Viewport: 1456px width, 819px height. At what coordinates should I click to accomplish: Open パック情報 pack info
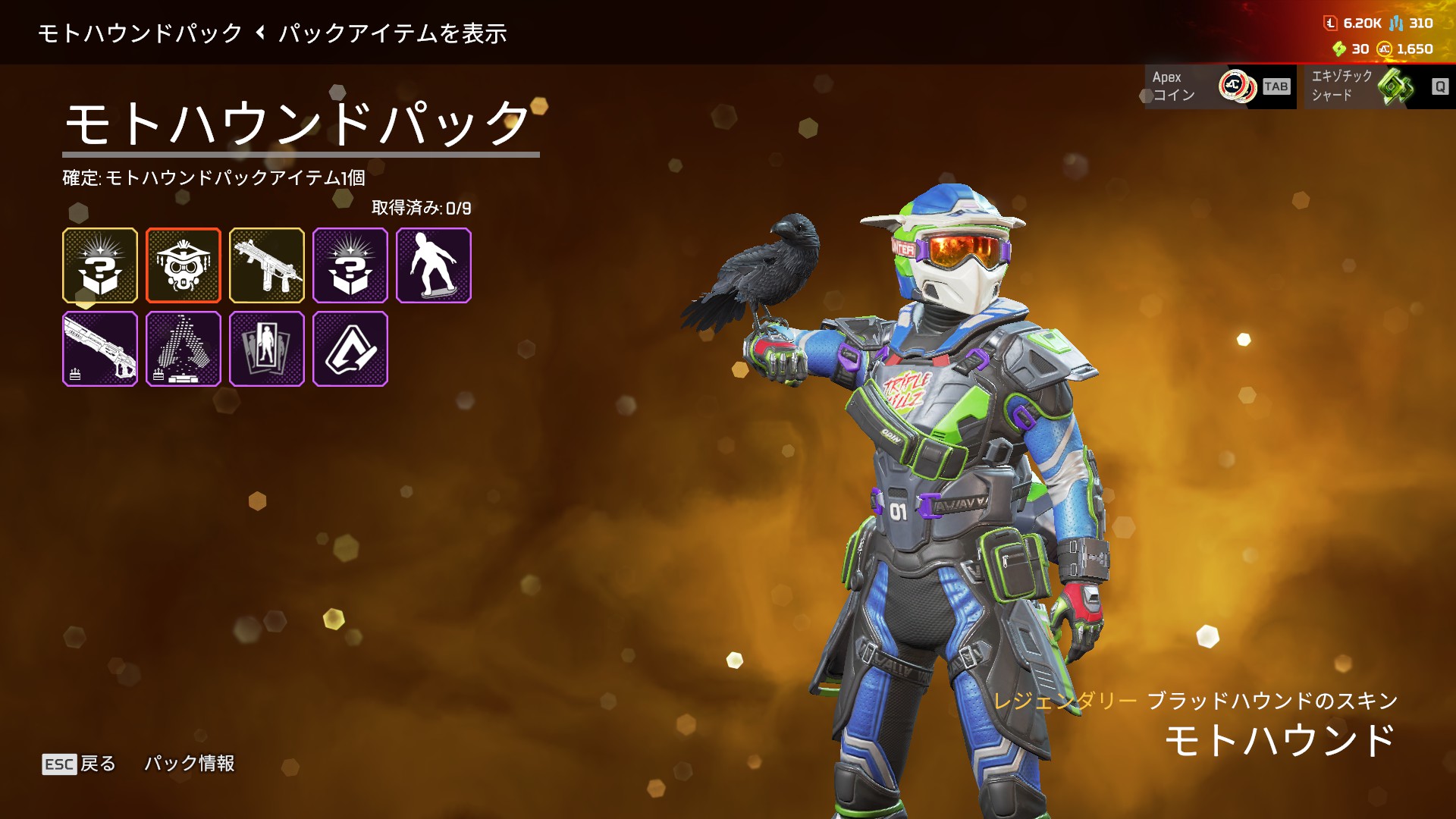(190, 764)
